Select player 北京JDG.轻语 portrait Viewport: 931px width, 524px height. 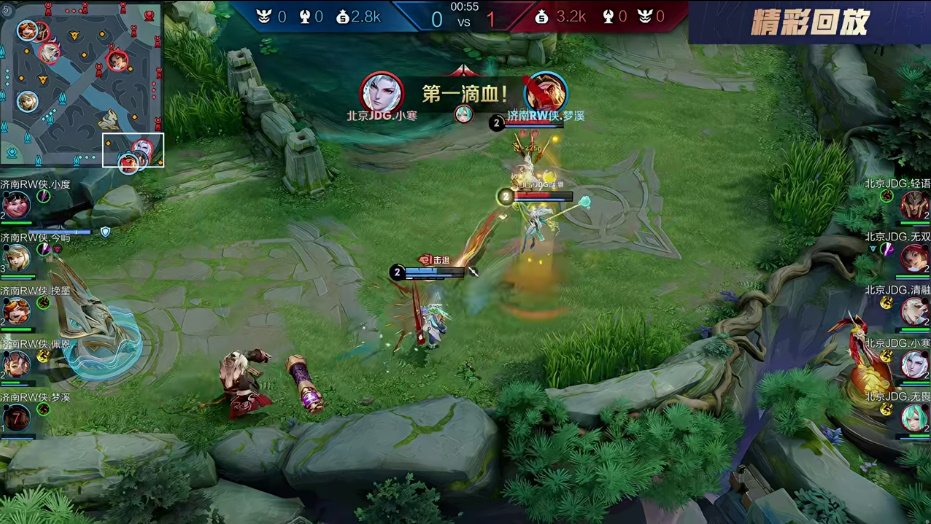coord(914,204)
